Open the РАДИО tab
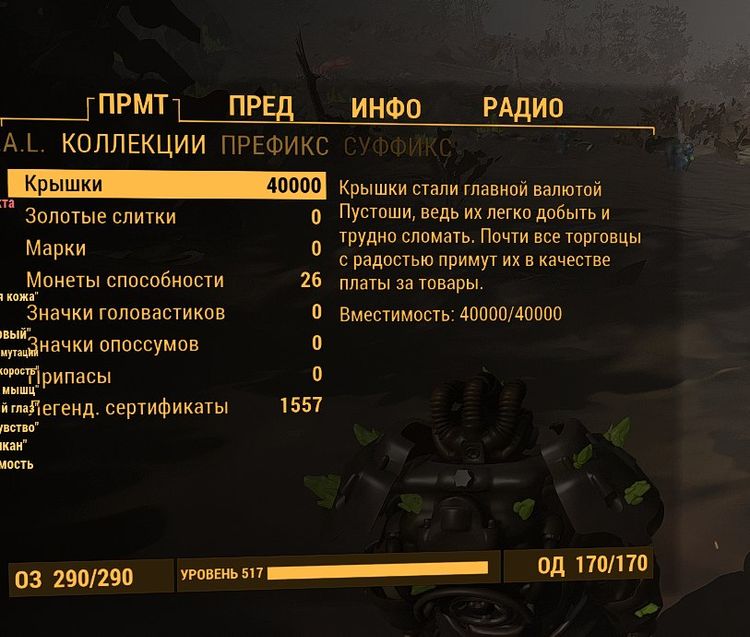This screenshot has width=750, height=637. pyautogui.click(x=523, y=108)
